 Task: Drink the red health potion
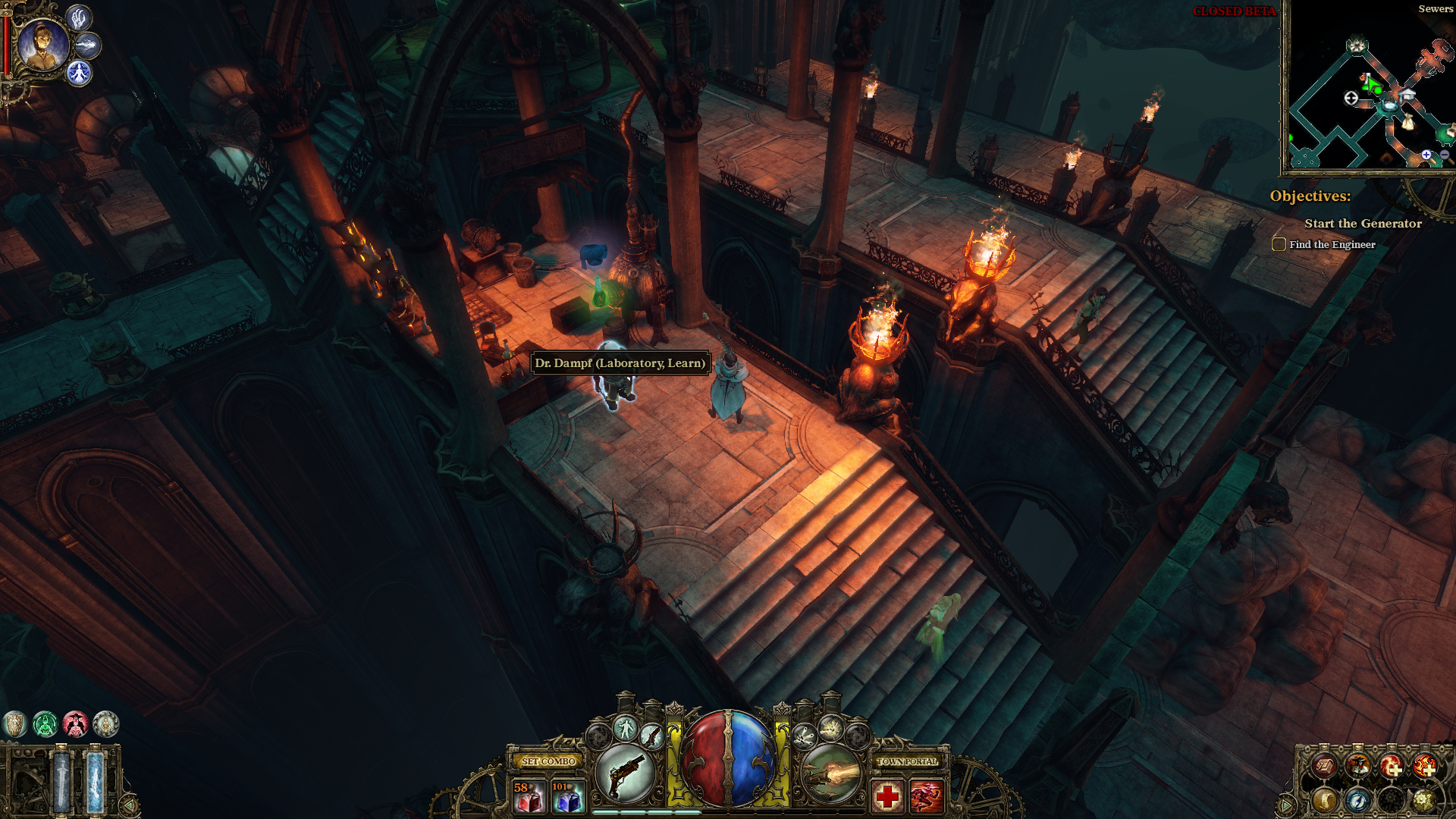(x=529, y=797)
